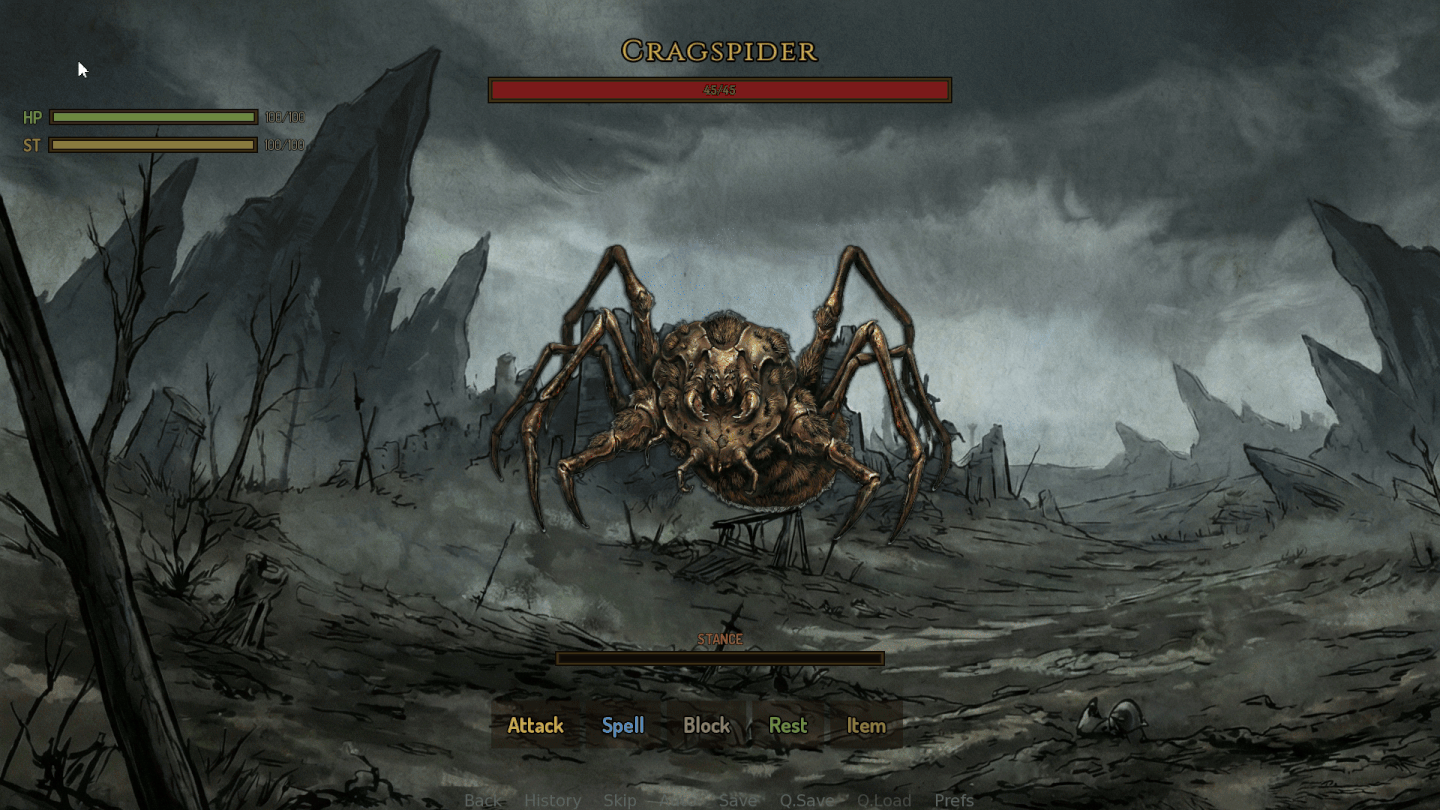
Task: Select Rest to recover stamina
Action: 787,726
